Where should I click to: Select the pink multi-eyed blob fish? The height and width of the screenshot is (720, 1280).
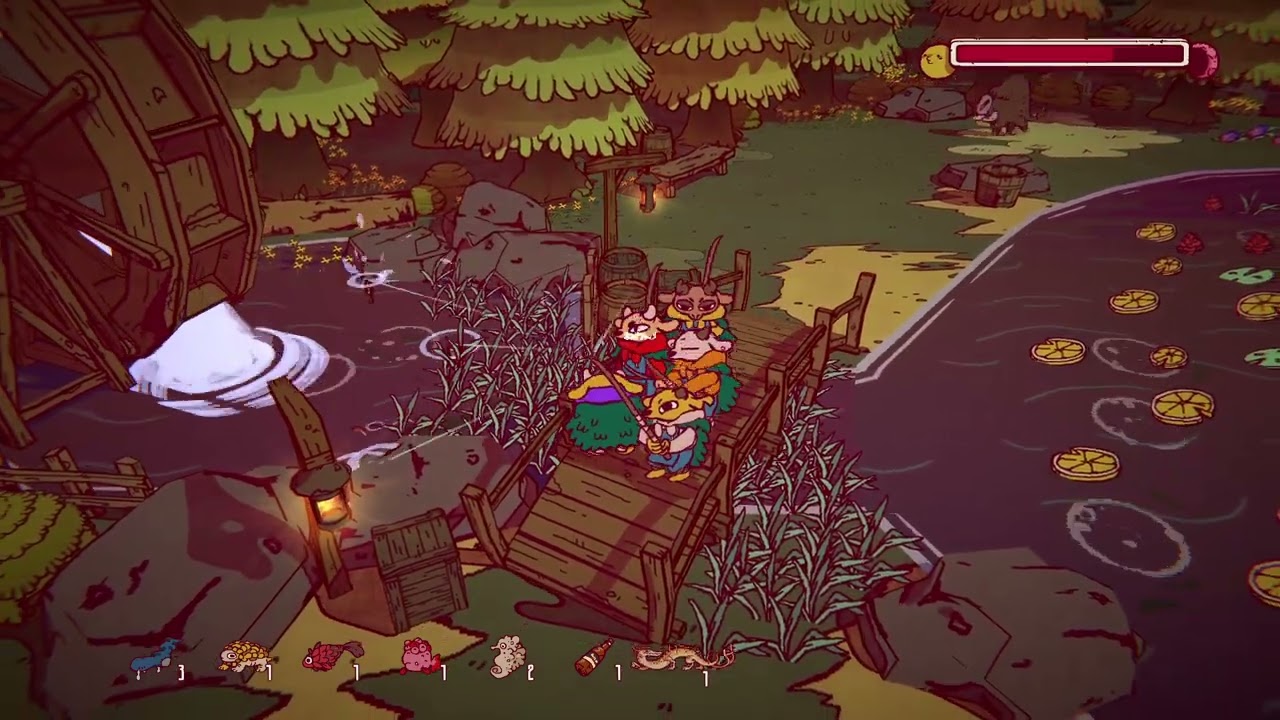coord(419,657)
